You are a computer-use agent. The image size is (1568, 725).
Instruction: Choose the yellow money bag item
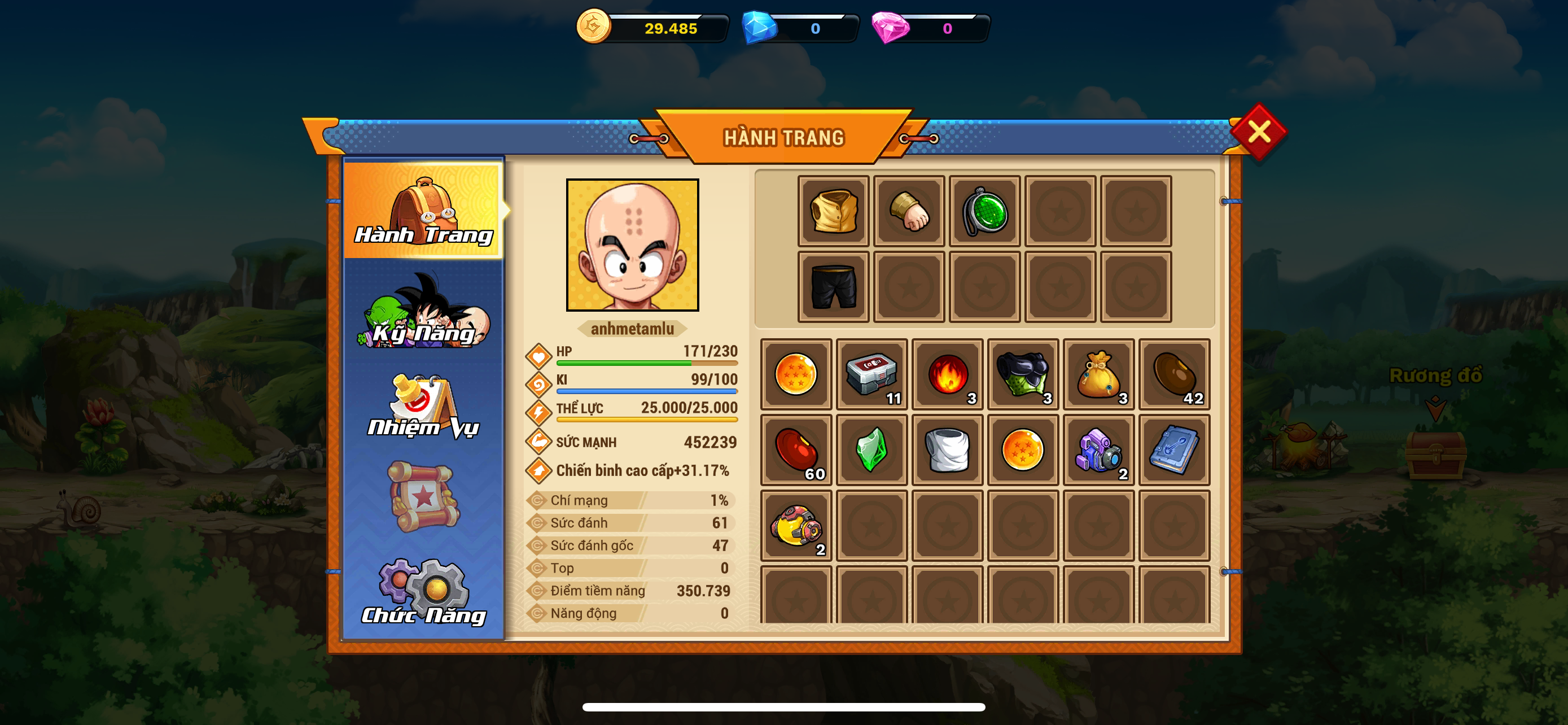pyautogui.click(x=1099, y=374)
